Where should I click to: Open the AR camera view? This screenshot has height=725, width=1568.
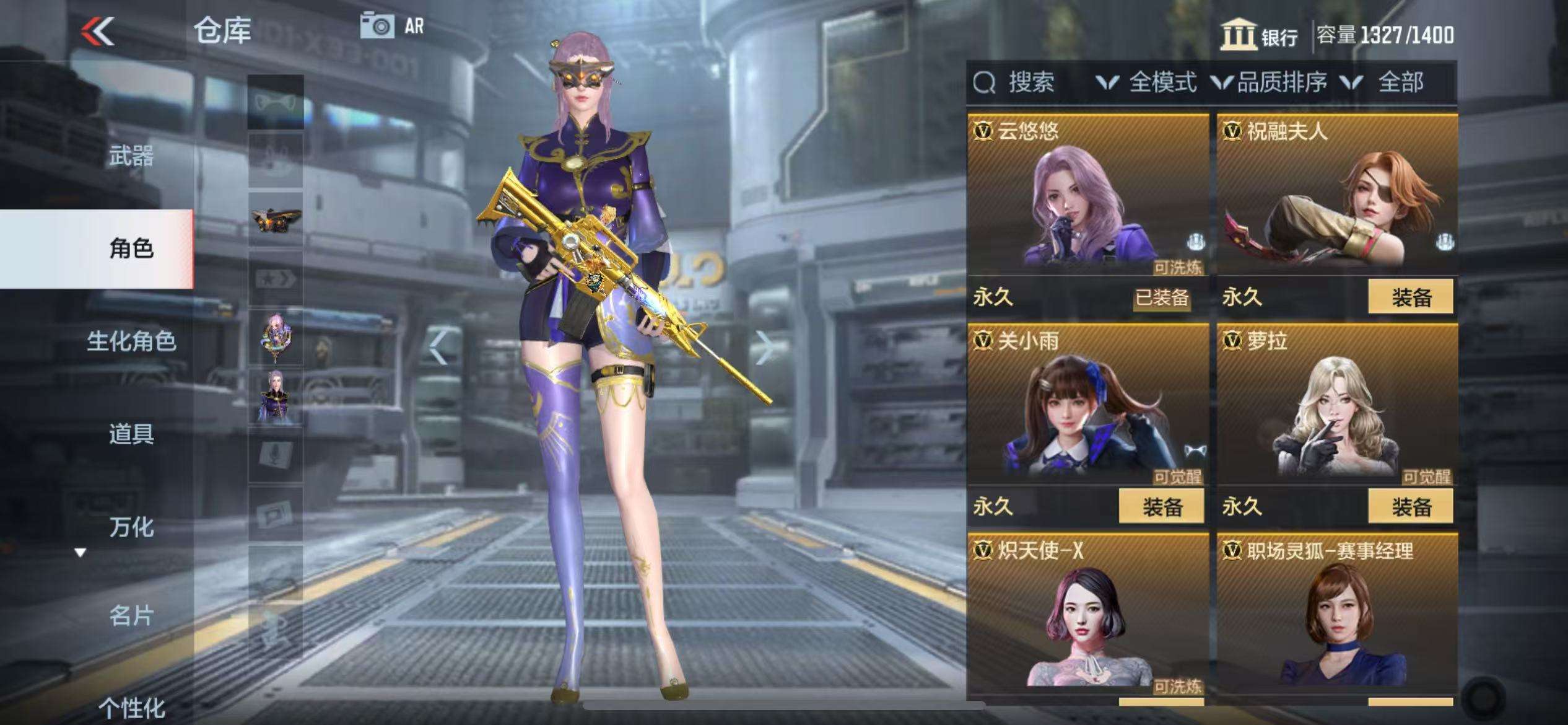coord(393,27)
